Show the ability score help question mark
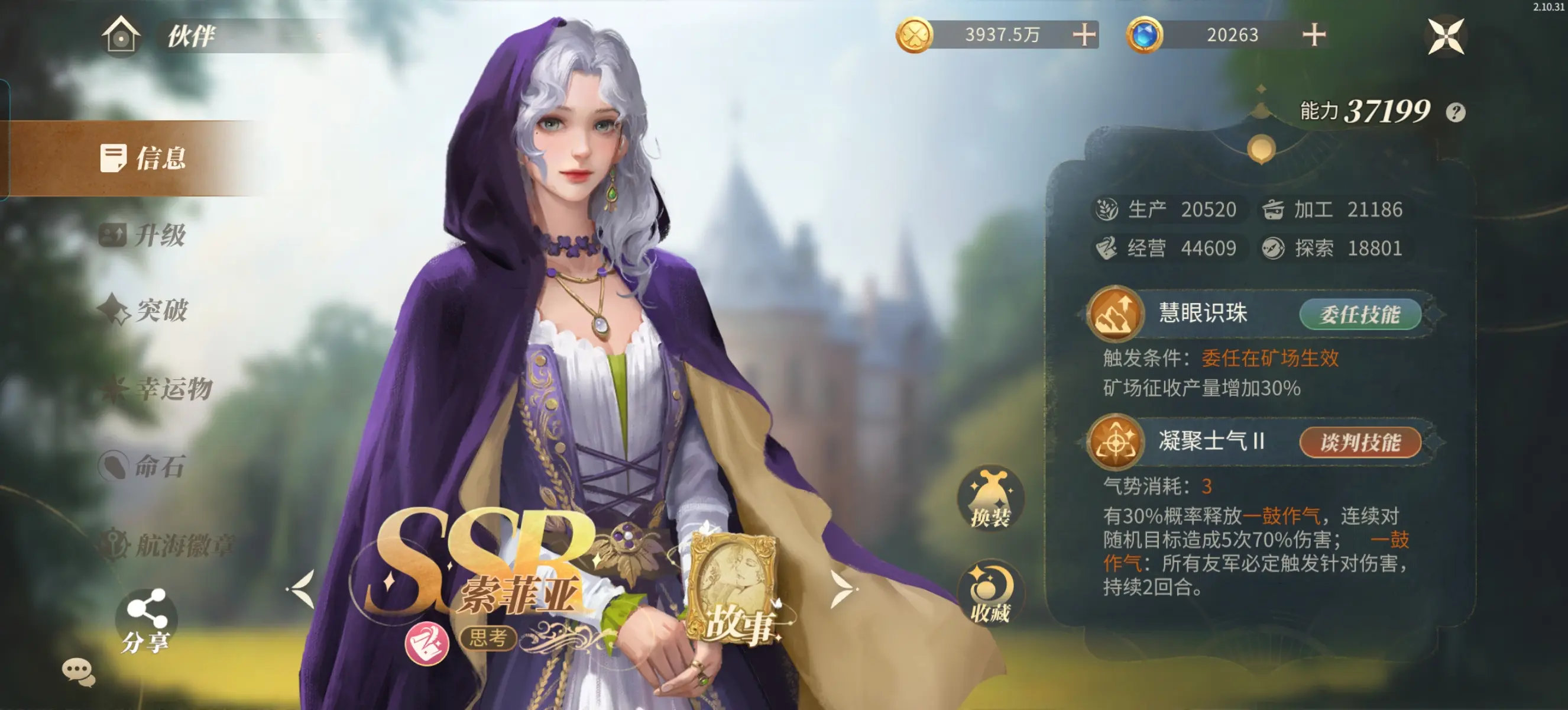 coord(1456,112)
